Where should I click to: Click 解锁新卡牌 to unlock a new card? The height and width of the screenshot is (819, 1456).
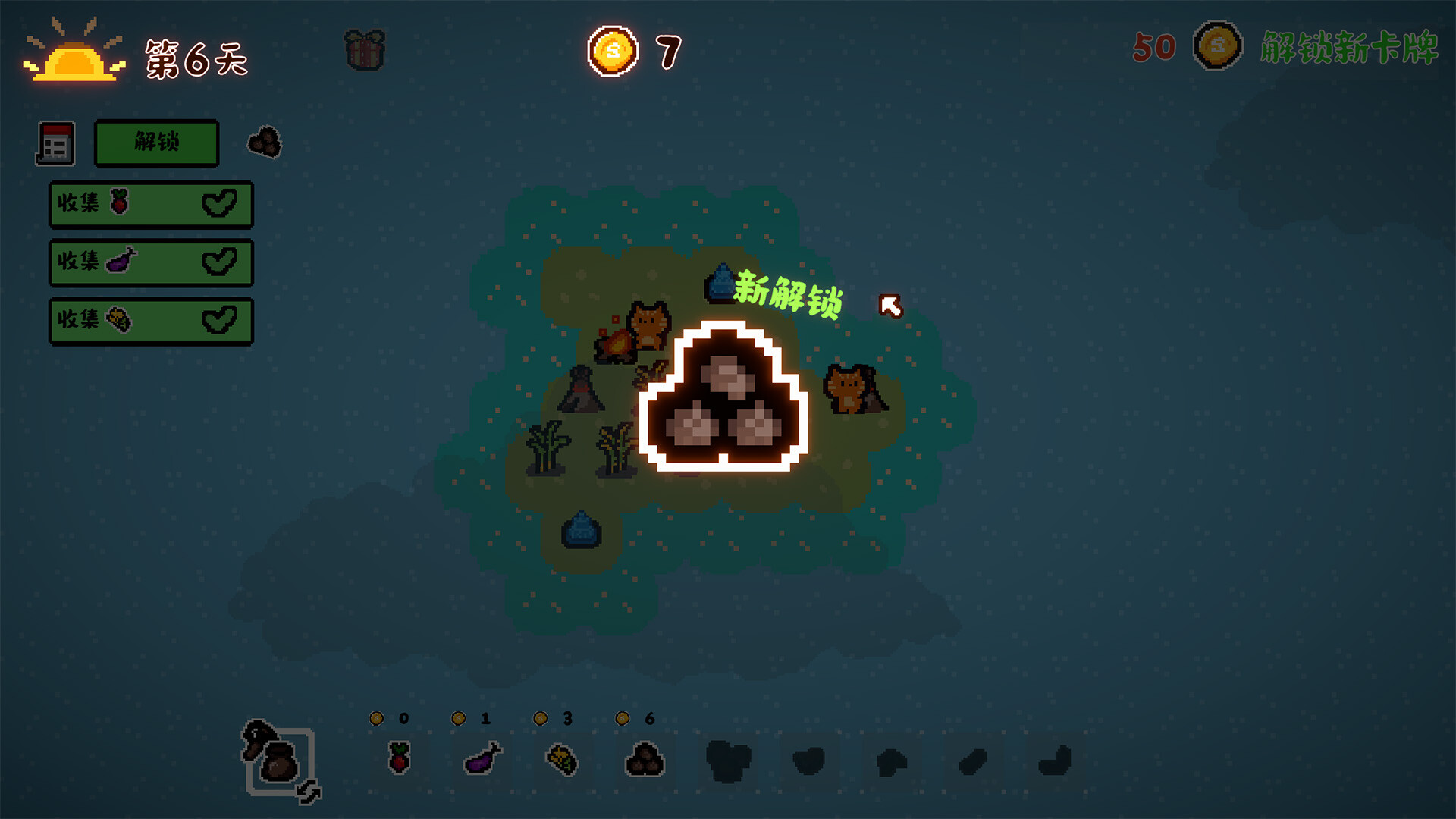click(x=1348, y=48)
